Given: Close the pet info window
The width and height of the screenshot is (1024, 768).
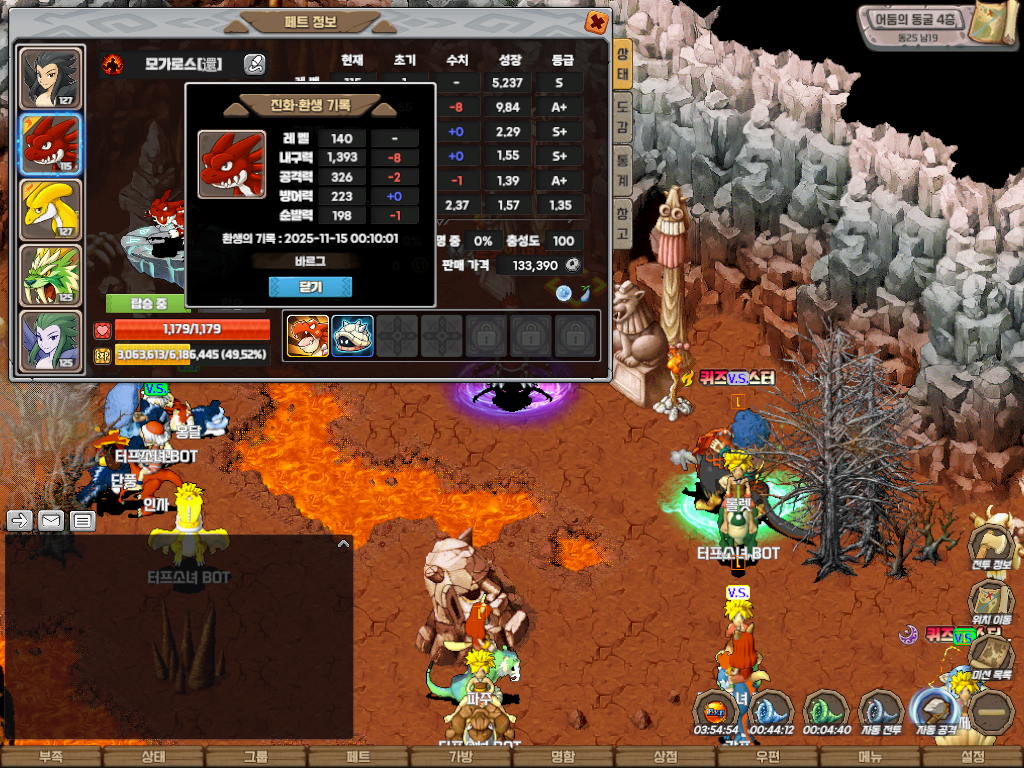Looking at the screenshot, I should click(x=596, y=22).
